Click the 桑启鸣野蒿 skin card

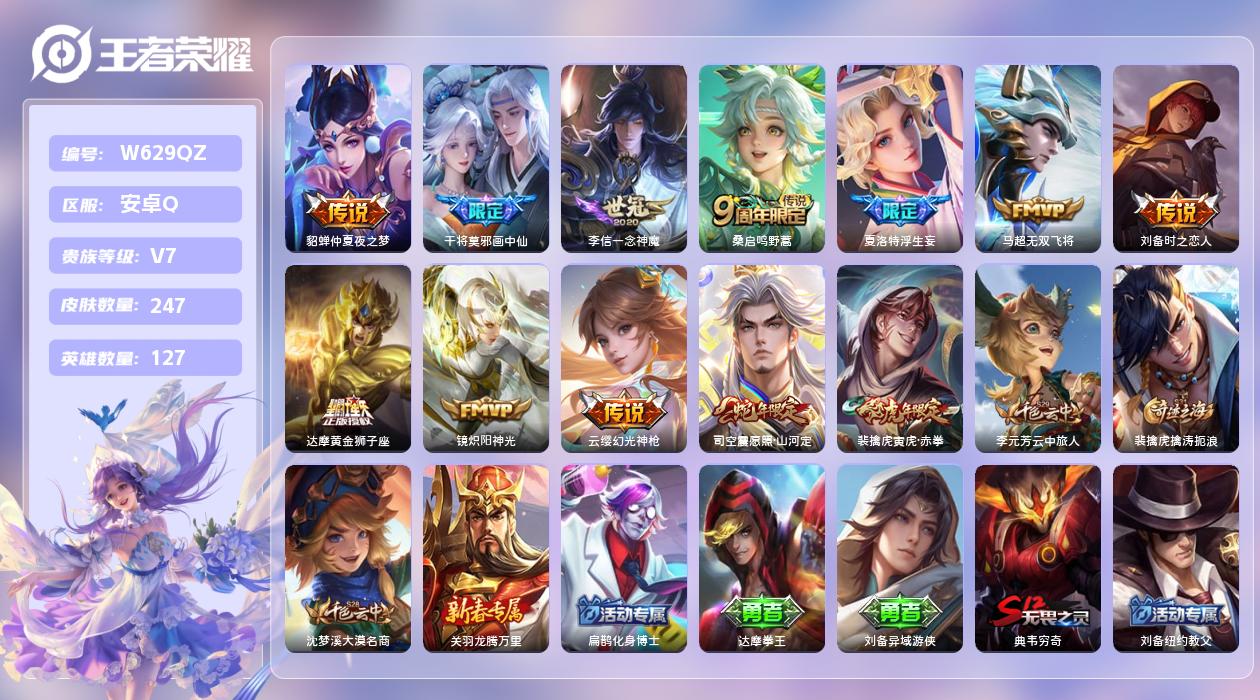(x=762, y=158)
